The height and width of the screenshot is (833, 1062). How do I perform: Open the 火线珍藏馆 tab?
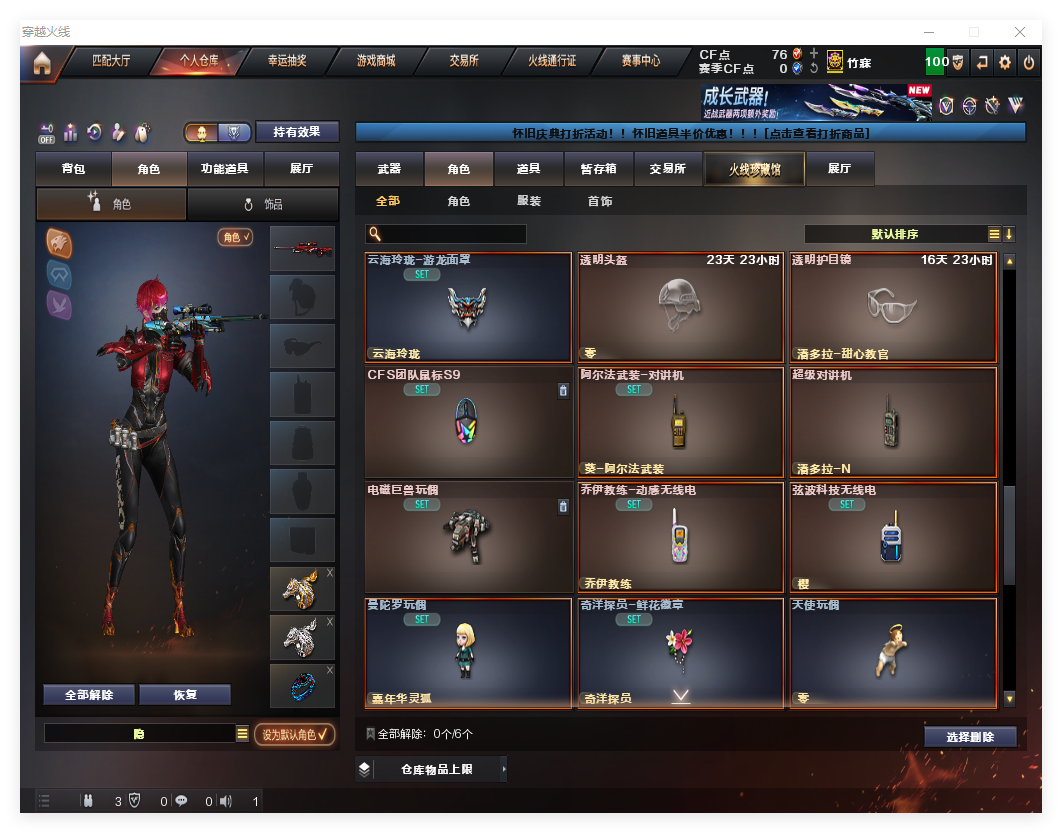[x=754, y=169]
